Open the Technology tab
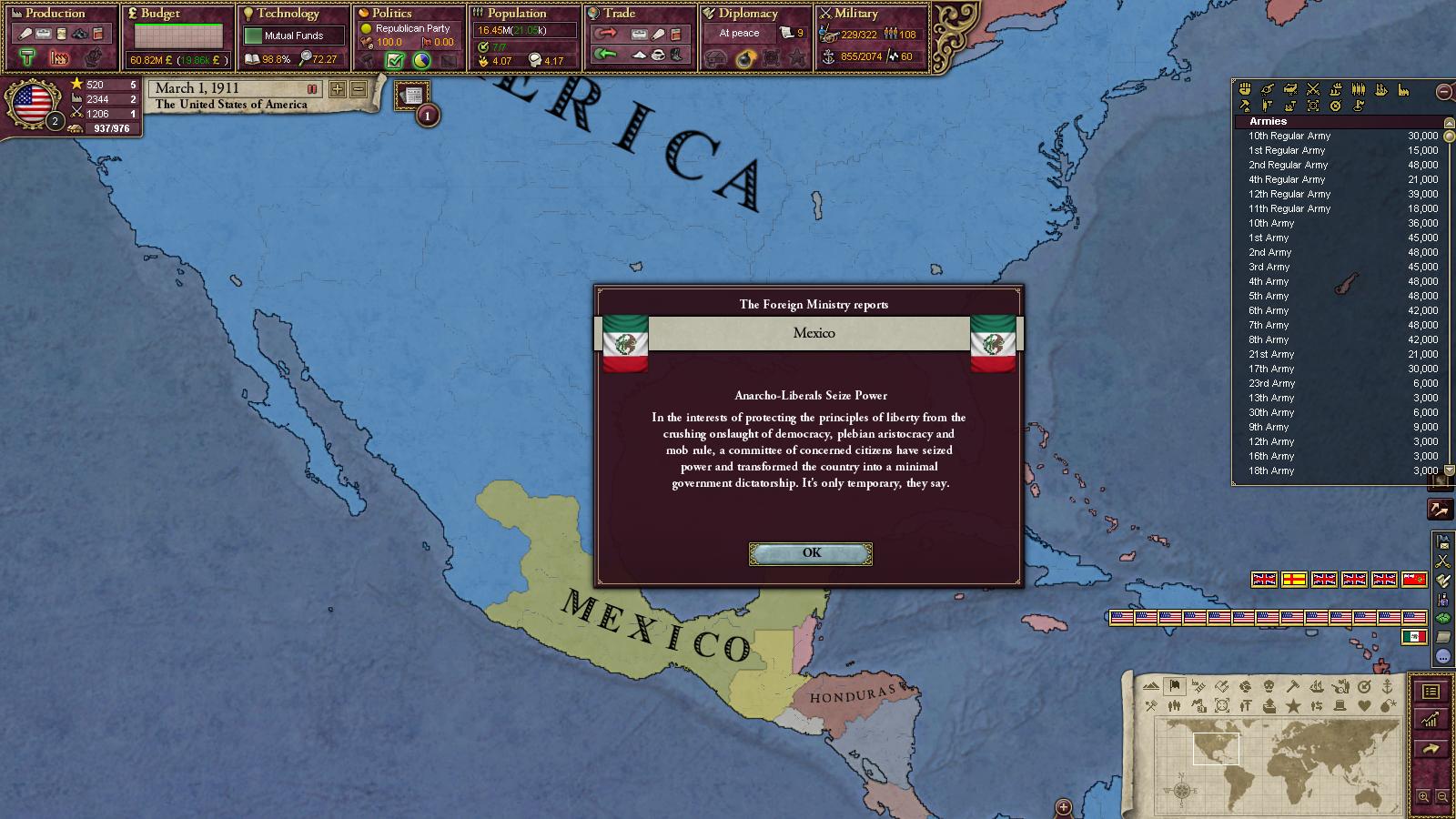The image size is (1456, 819). coord(288,14)
